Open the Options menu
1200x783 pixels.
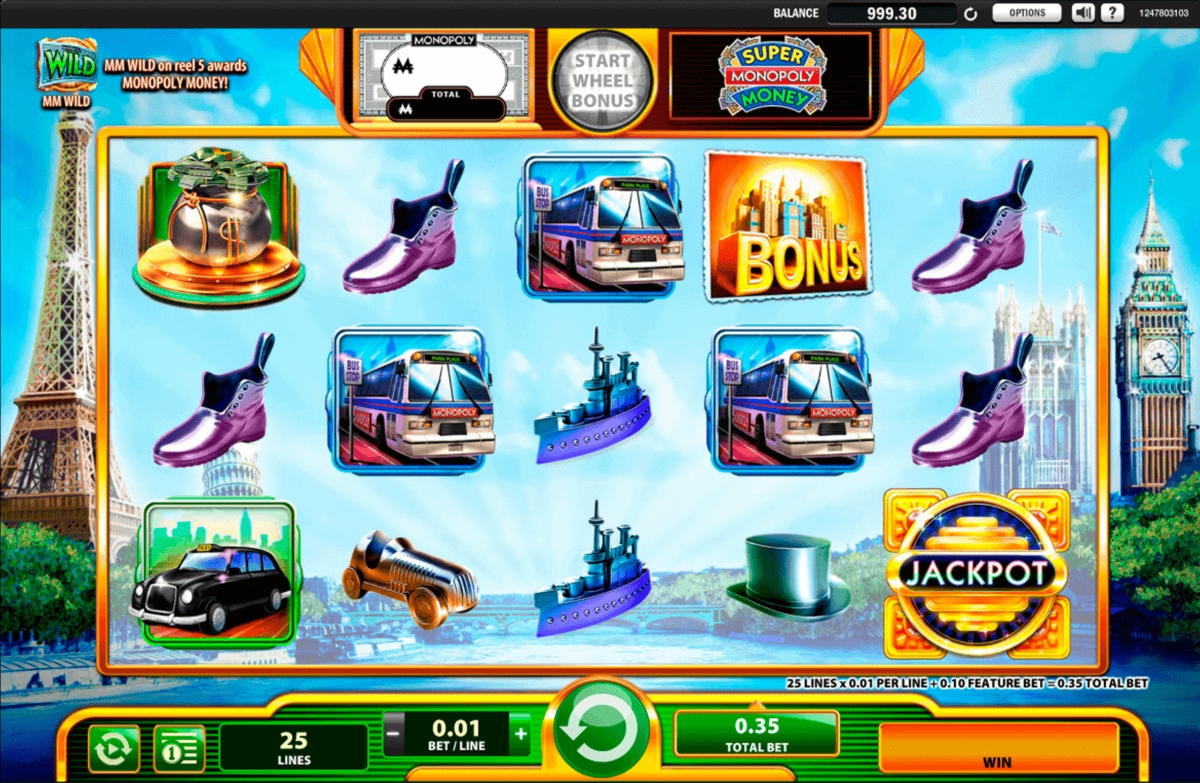click(1027, 13)
